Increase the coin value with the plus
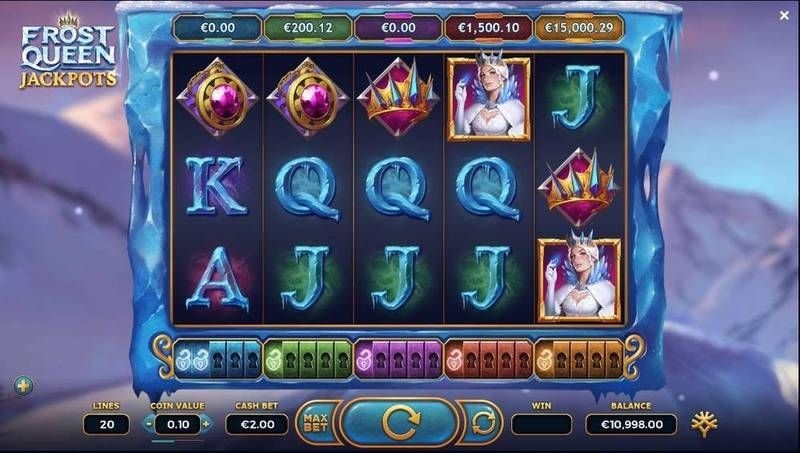Screen dimensions: 800x453 (x=206, y=423)
